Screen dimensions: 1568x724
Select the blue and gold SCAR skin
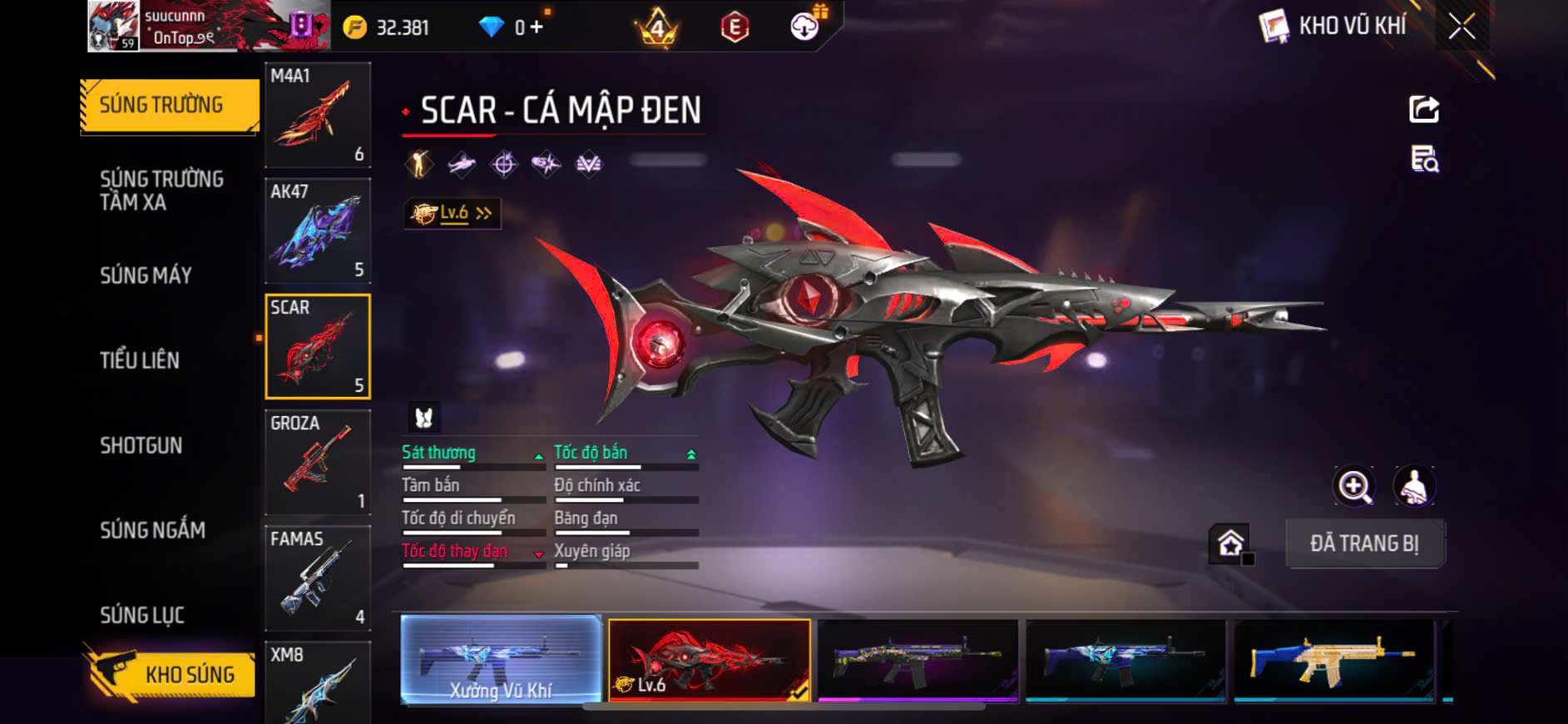point(1333,660)
